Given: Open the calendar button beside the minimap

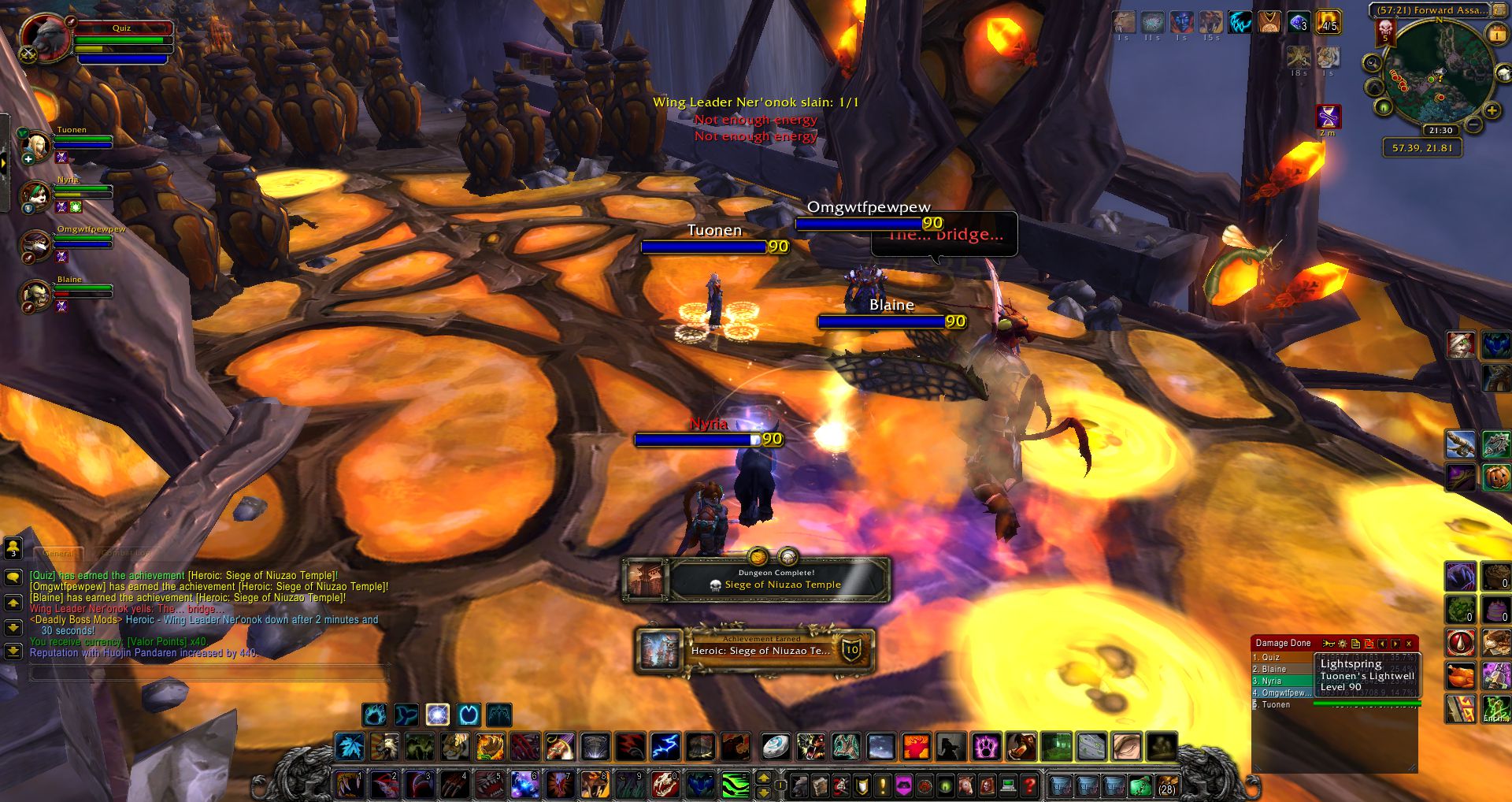Looking at the screenshot, I should click(x=1495, y=34).
